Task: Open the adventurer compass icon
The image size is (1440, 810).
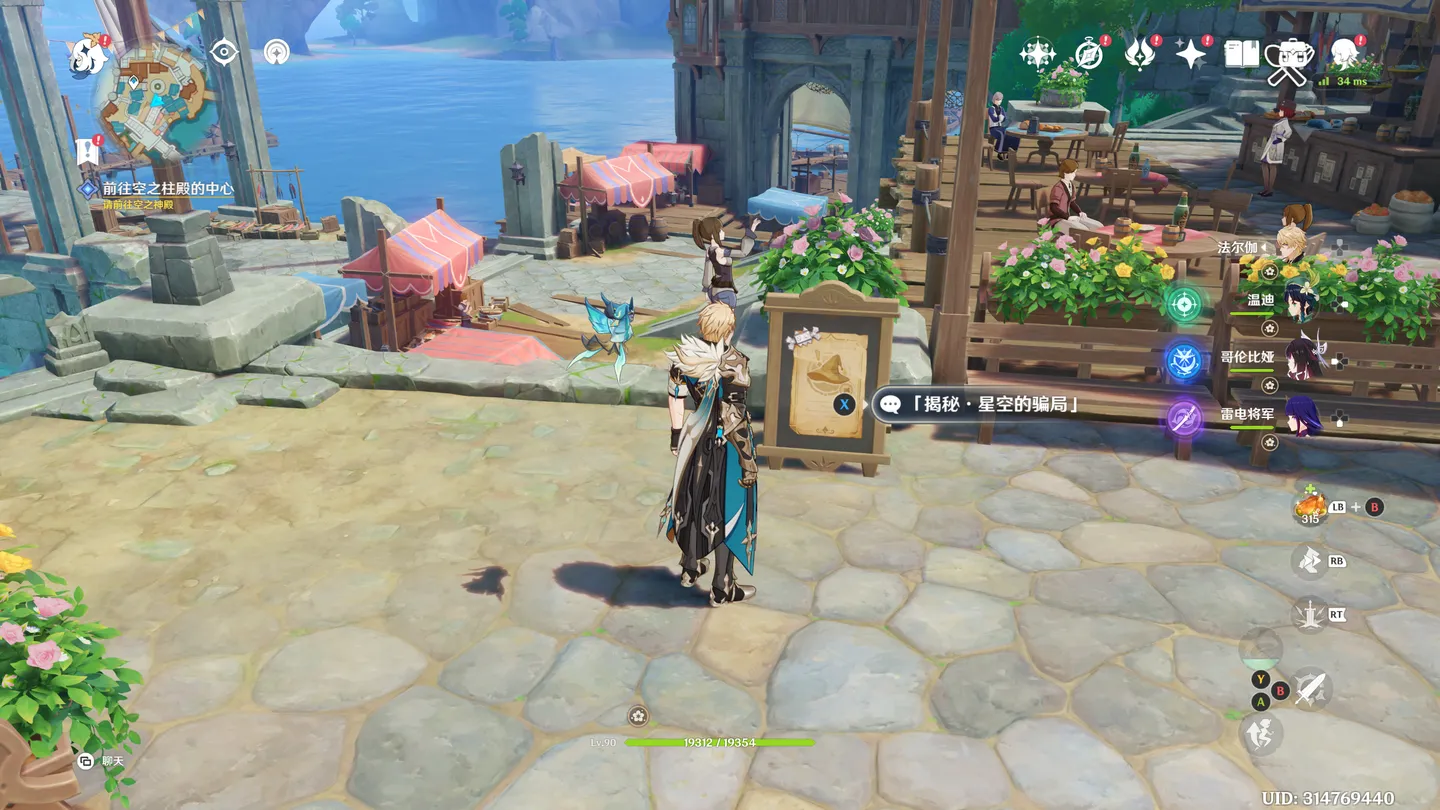Action: click(1088, 54)
